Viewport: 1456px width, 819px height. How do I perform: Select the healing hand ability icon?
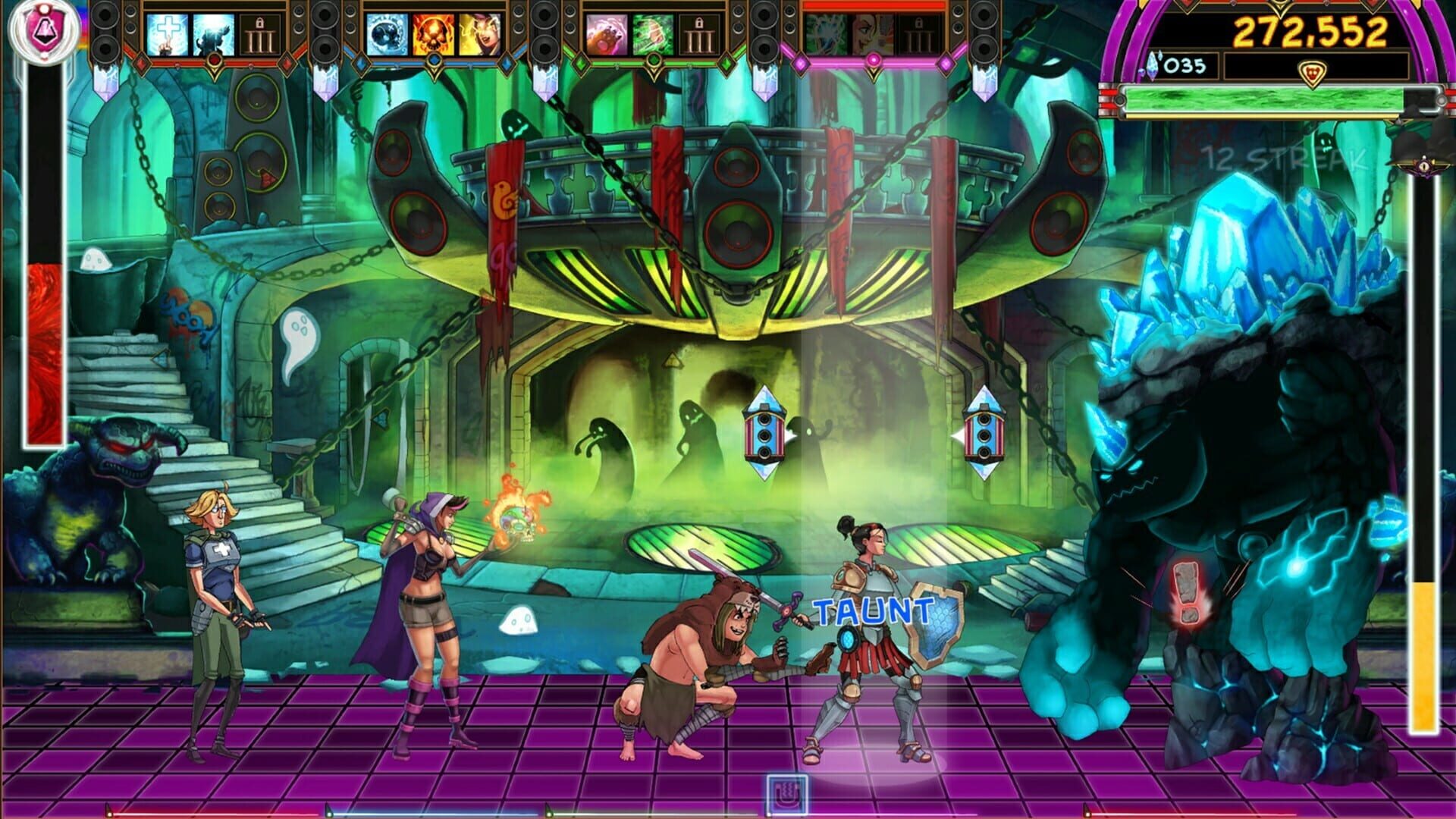point(169,34)
